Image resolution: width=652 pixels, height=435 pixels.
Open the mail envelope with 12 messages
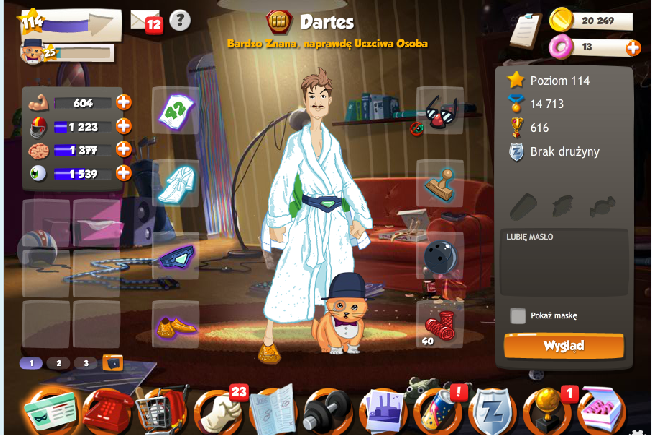click(x=145, y=19)
